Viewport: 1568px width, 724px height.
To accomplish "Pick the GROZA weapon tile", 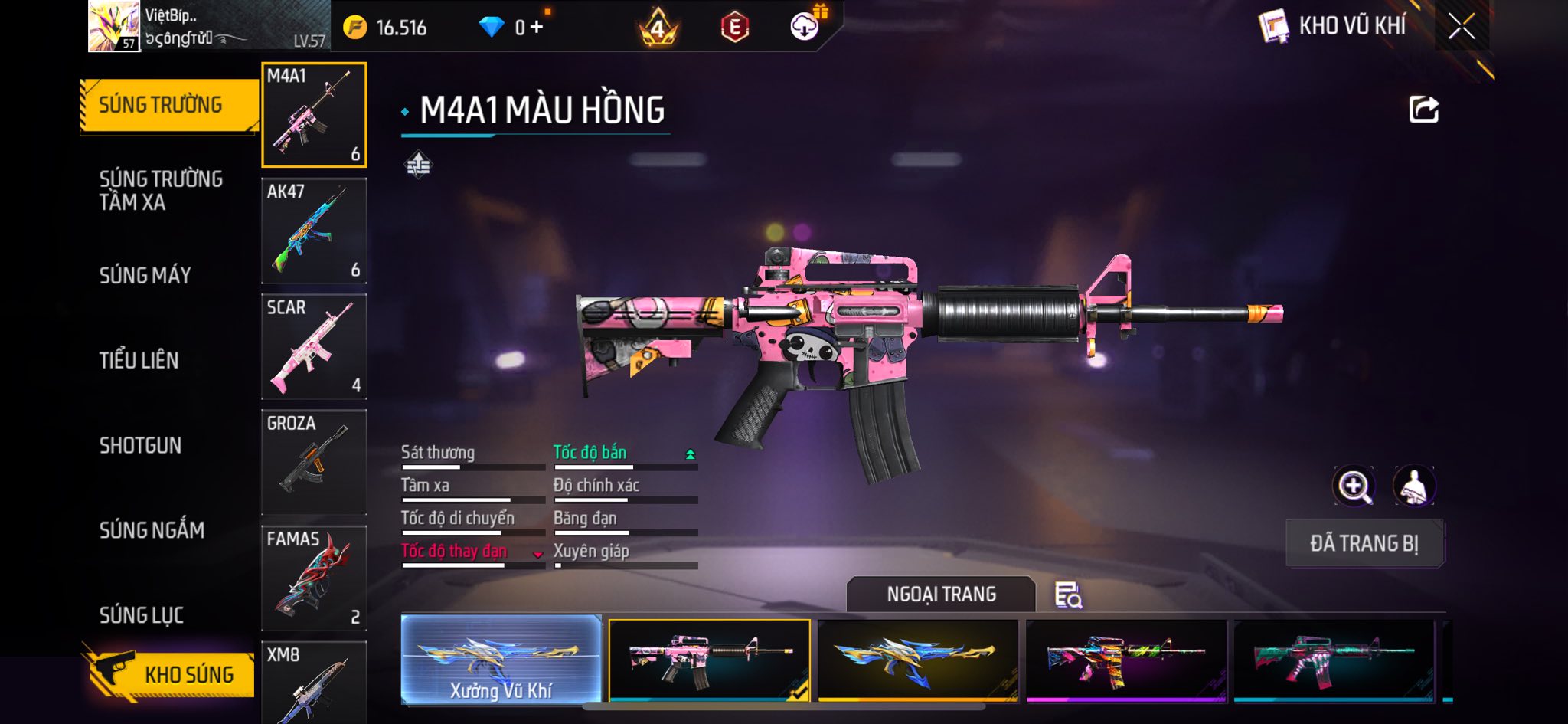I will [x=314, y=463].
